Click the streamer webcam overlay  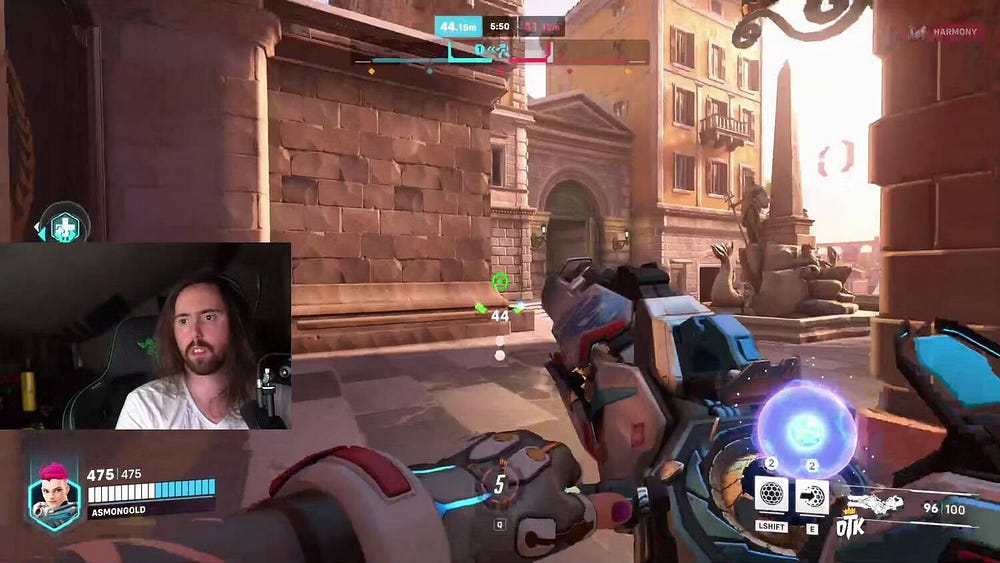pyautogui.click(x=146, y=336)
